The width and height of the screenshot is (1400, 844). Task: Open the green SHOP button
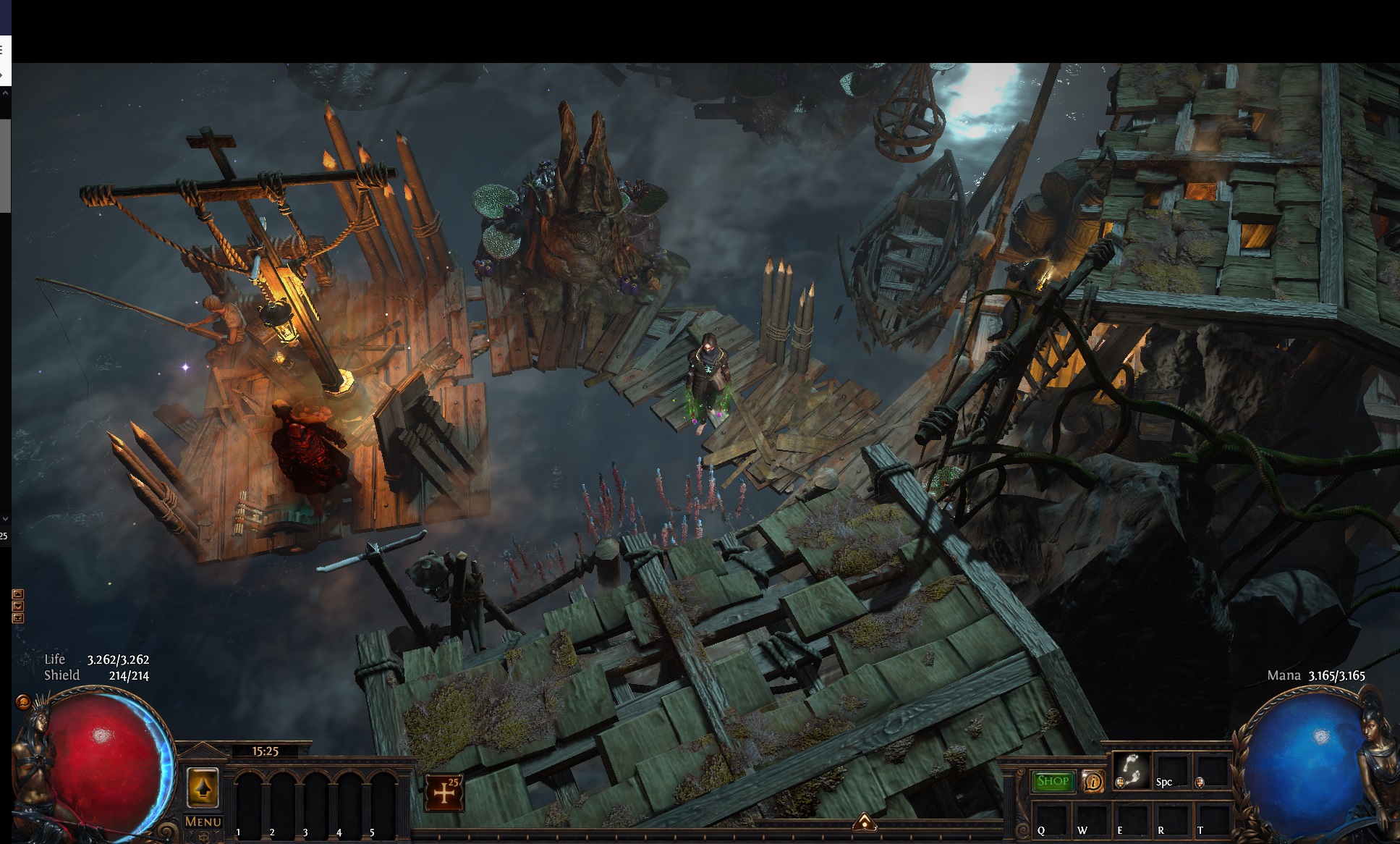(1053, 782)
